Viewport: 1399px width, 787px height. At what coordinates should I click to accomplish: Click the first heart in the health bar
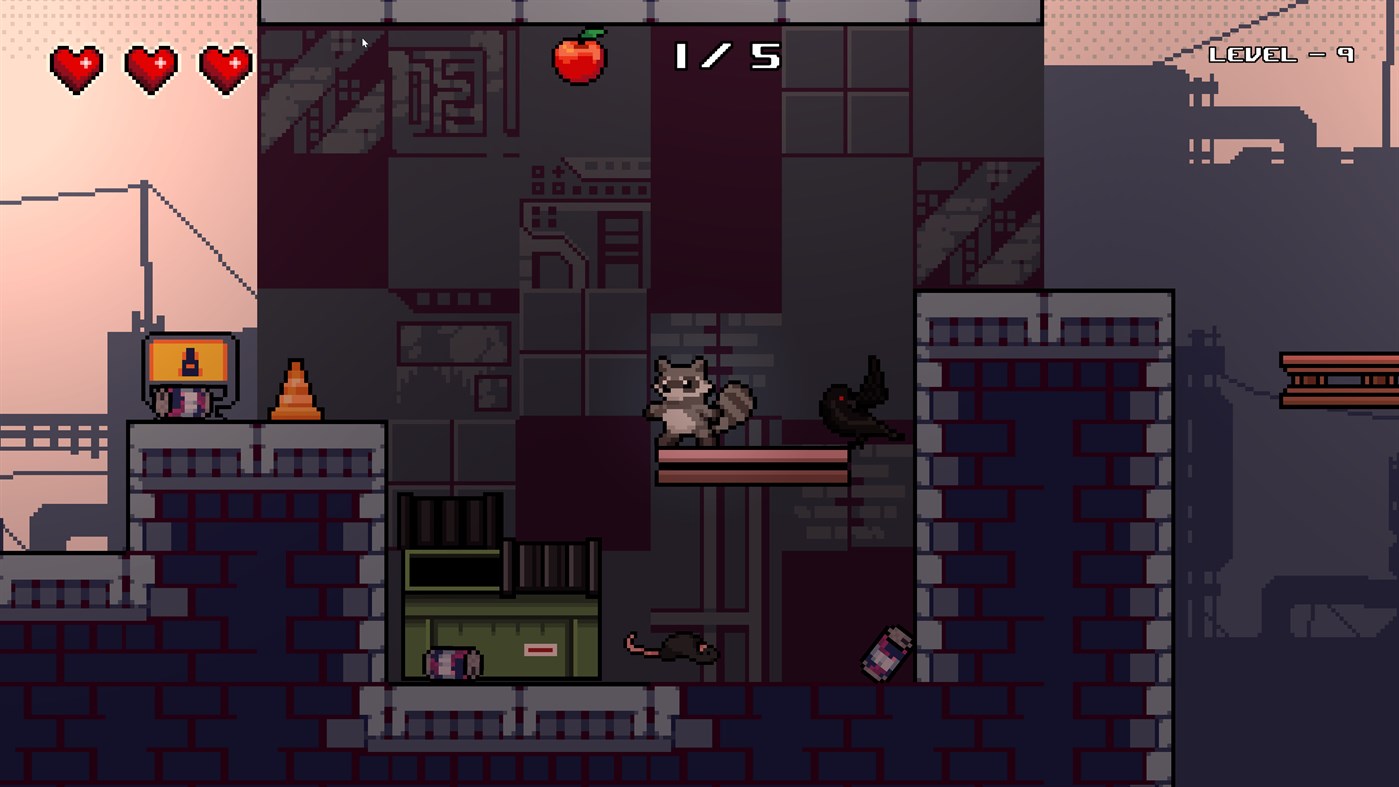pos(75,66)
